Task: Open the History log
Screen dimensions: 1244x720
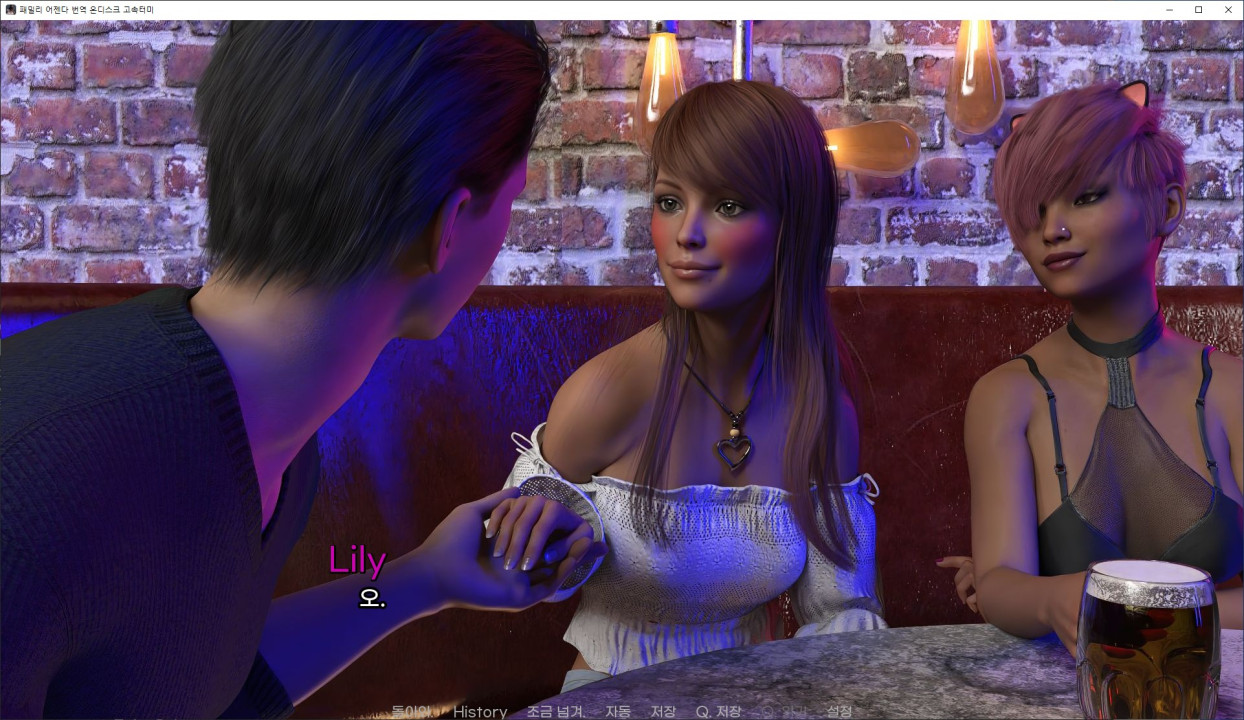Action: (480, 712)
